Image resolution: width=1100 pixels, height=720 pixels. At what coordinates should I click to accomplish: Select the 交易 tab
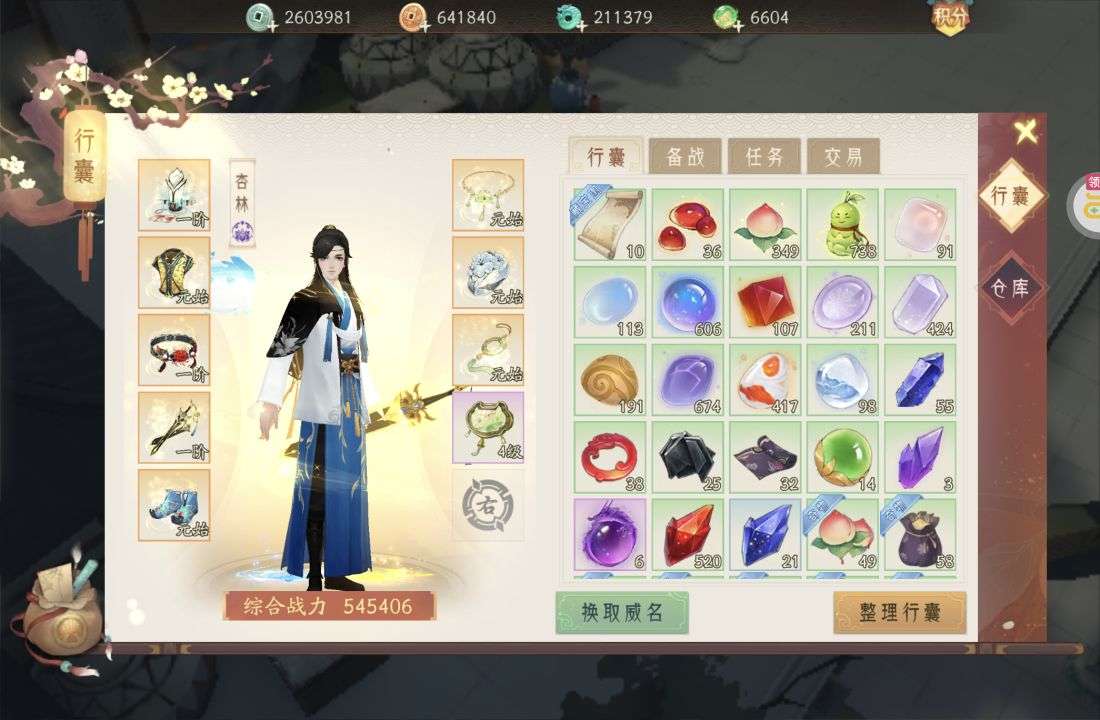[843, 156]
